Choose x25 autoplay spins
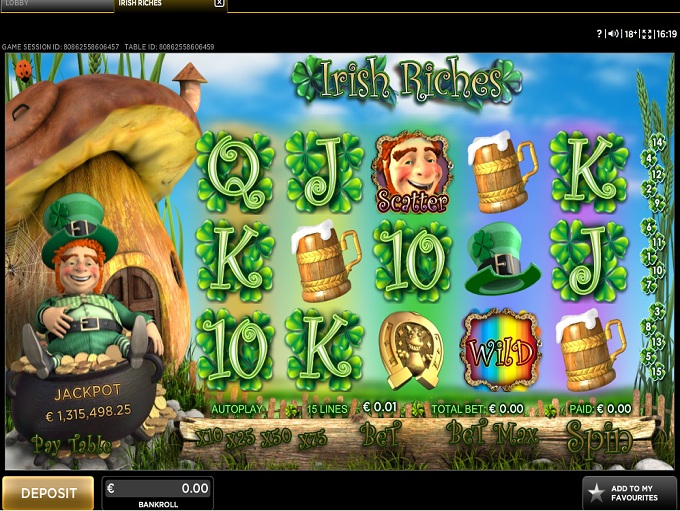This screenshot has width=680, height=511. [241, 437]
